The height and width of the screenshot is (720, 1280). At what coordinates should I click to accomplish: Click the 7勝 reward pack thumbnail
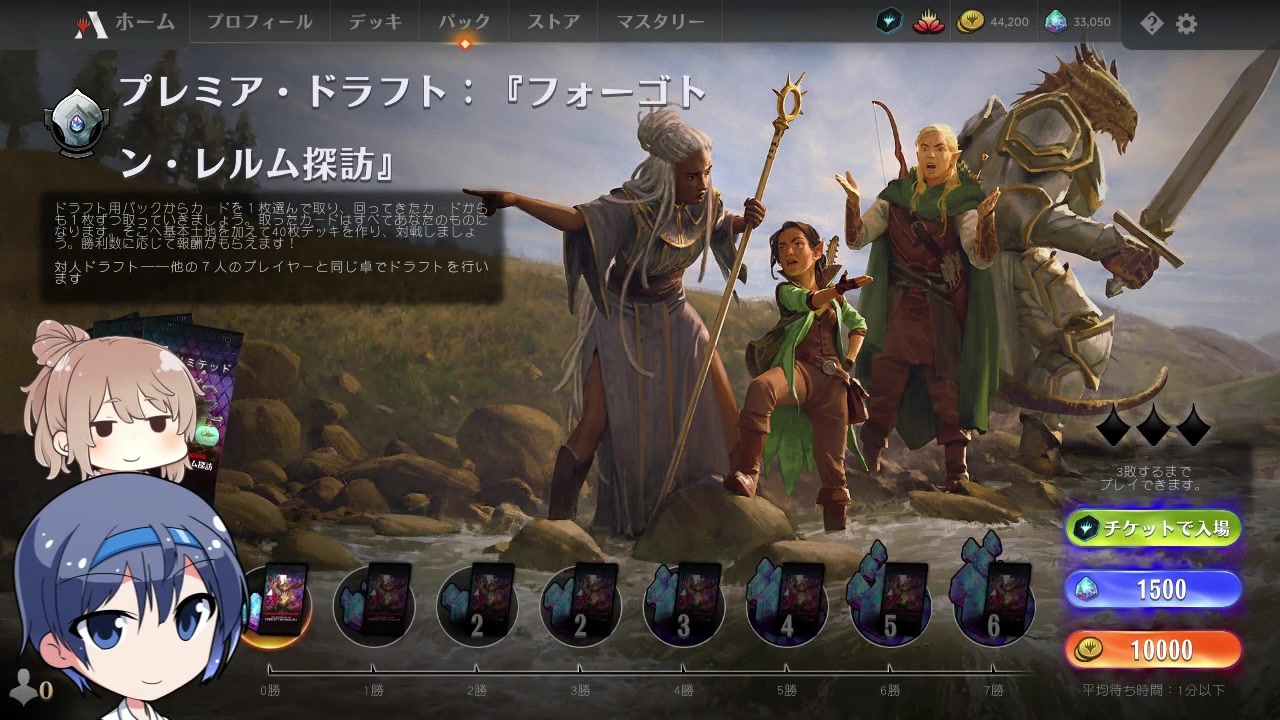click(993, 605)
